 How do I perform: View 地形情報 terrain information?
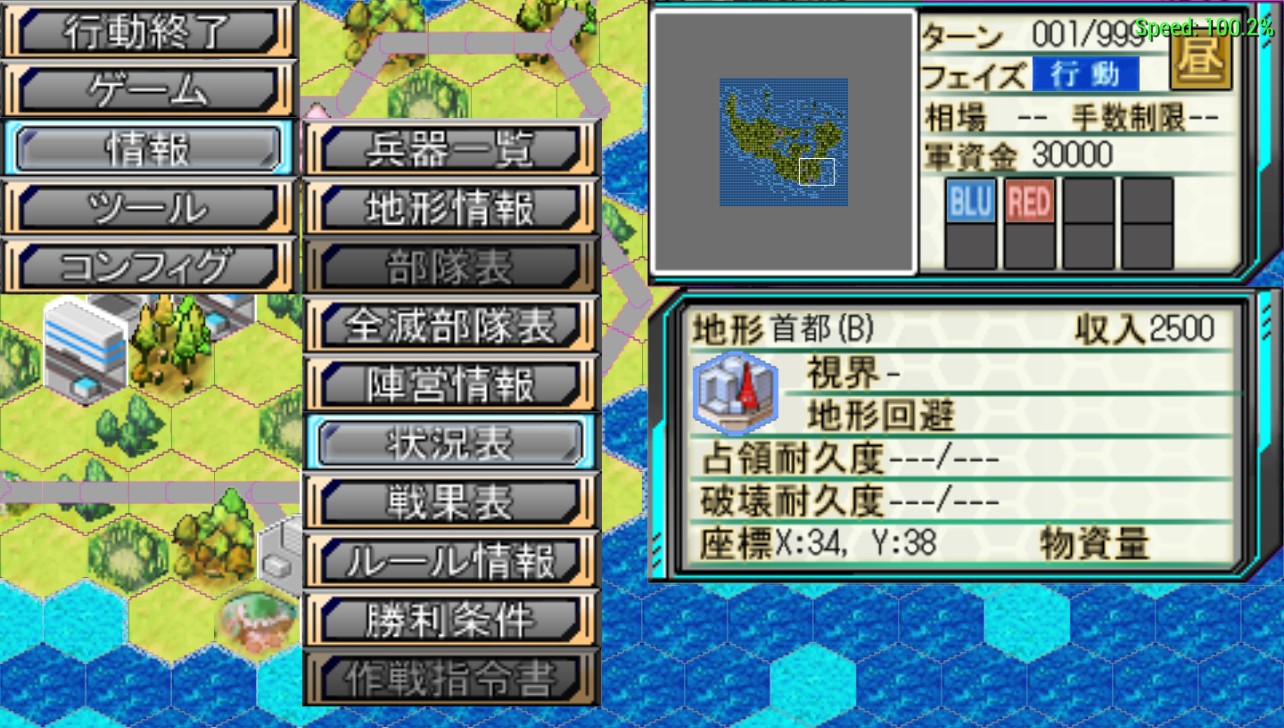pos(451,209)
